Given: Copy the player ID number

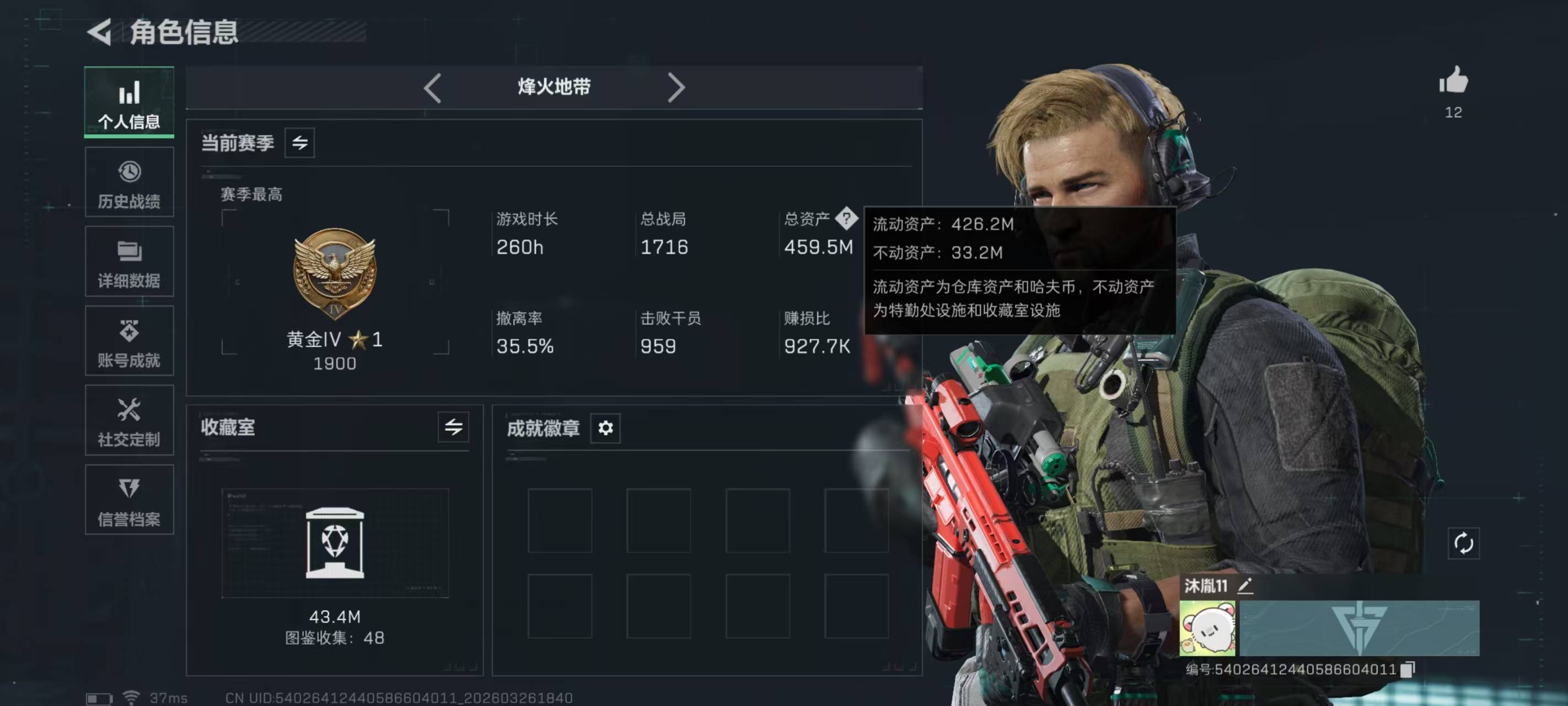Looking at the screenshot, I should pyautogui.click(x=1408, y=670).
